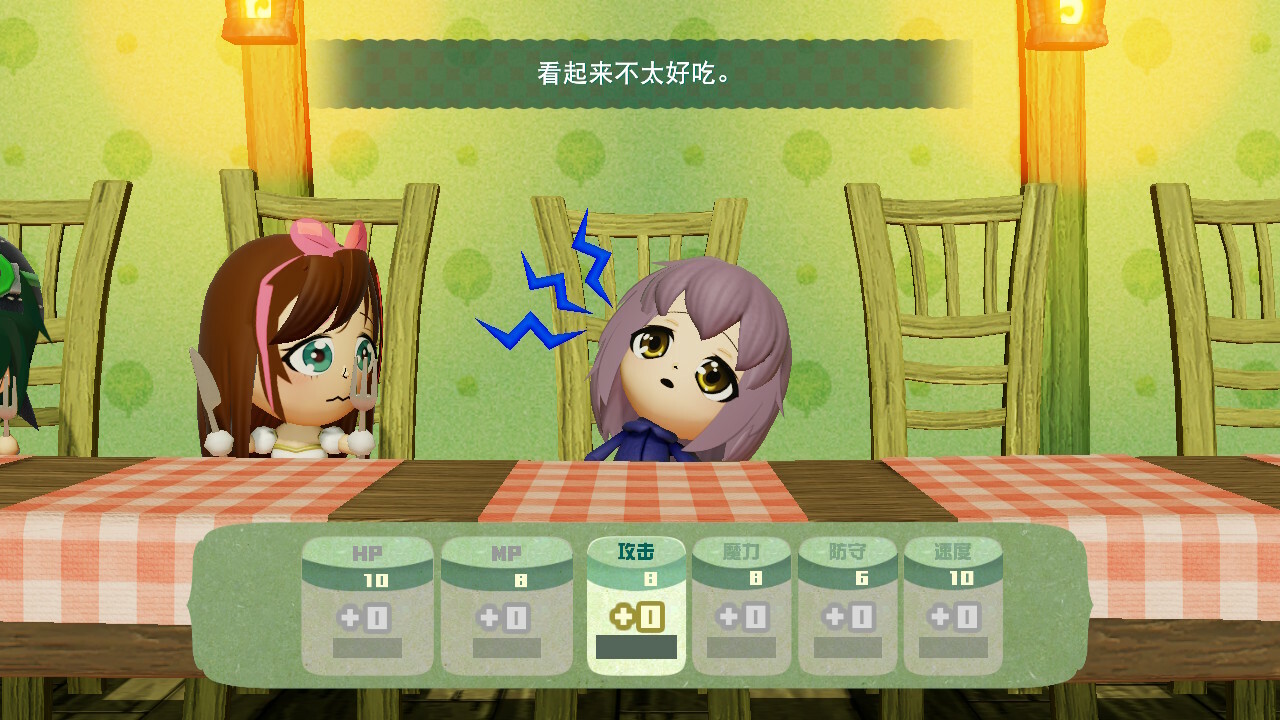
Task: Pick the highlighted 攻击 stat jar
Action: point(636,605)
